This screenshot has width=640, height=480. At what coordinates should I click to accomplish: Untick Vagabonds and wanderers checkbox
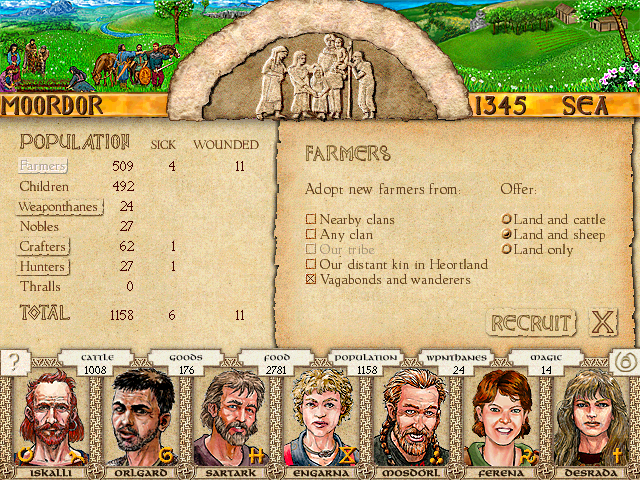point(311,280)
